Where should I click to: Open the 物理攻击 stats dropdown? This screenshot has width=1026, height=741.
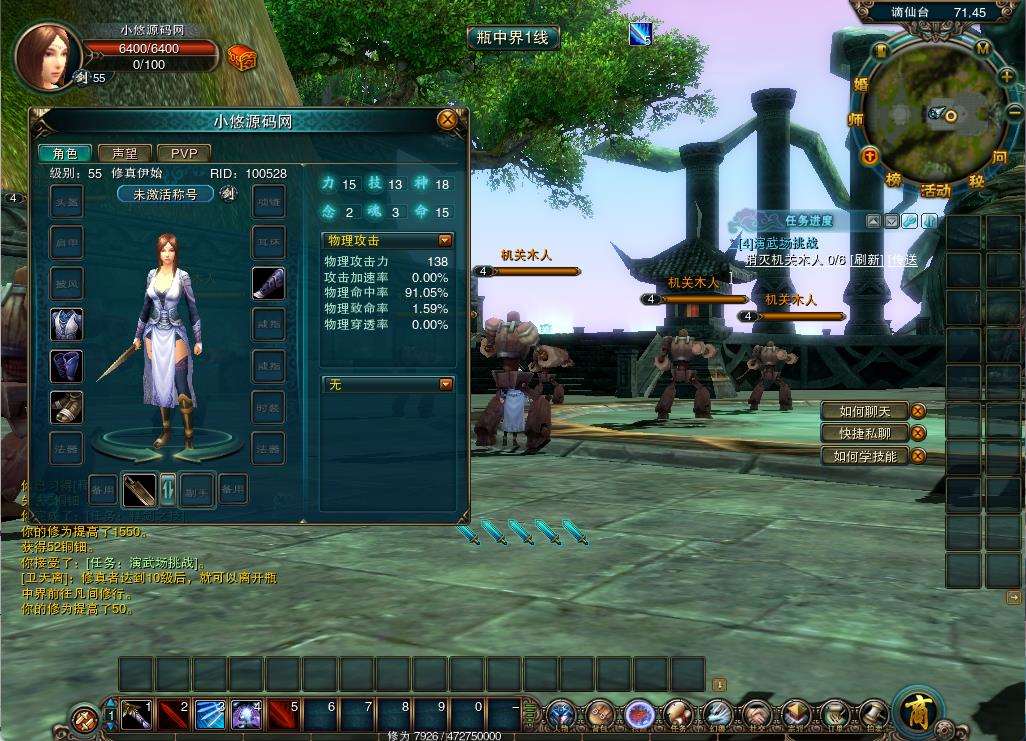pyautogui.click(x=445, y=241)
